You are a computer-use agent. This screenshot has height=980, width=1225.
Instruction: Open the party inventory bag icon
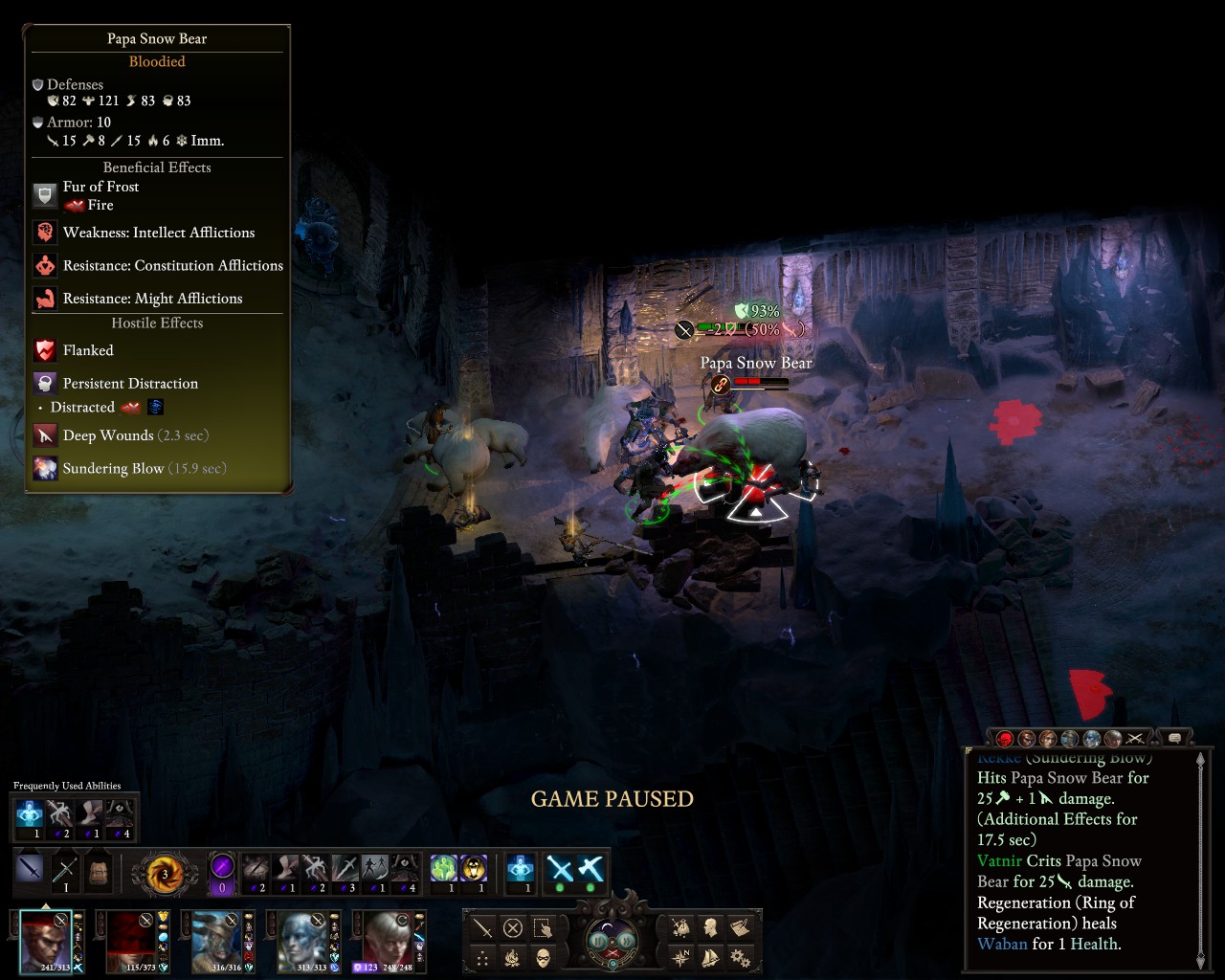tap(681, 926)
